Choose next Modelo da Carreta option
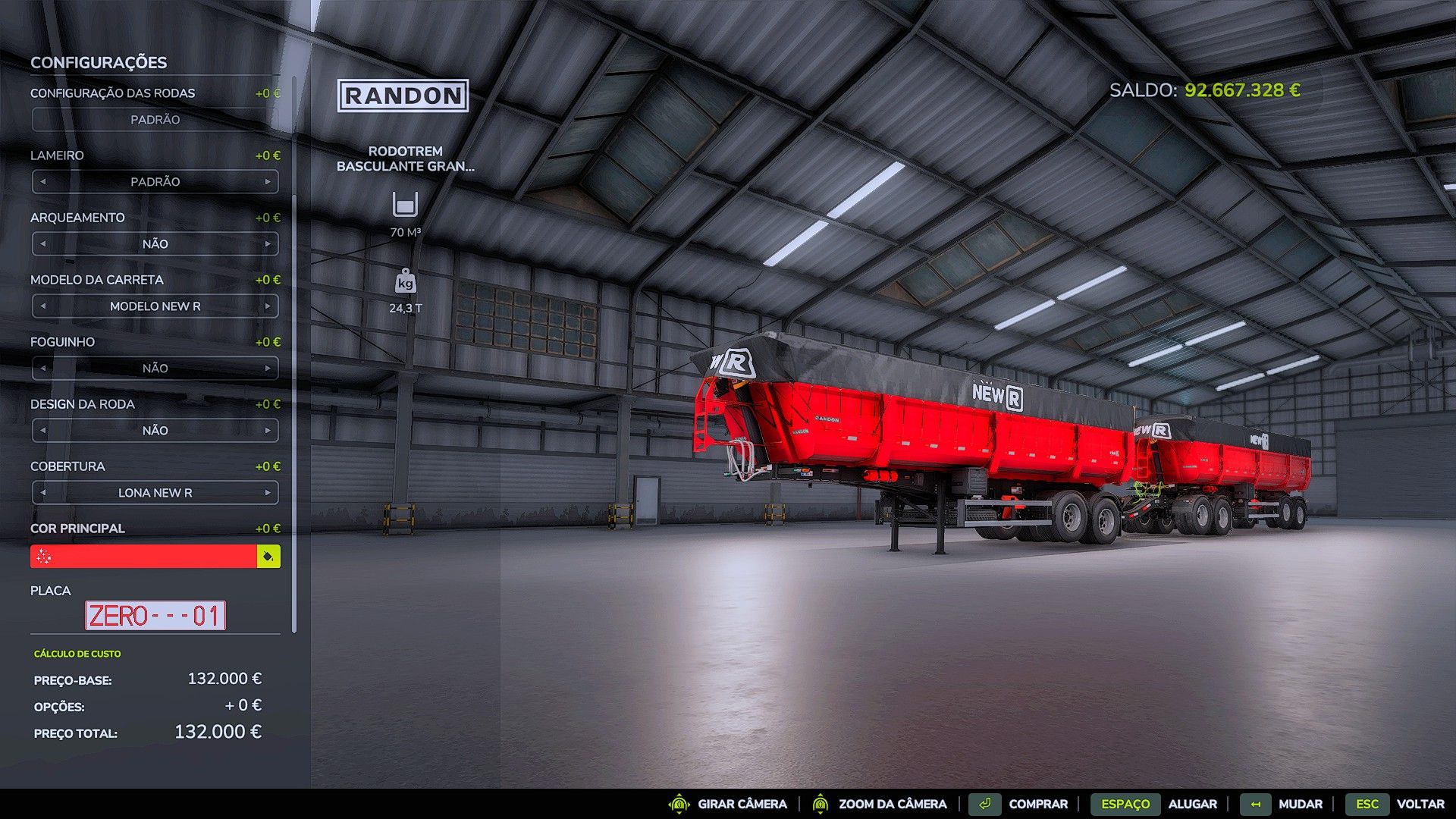The height and width of the screenshot is (819, 1456). [x=268, y=306]
